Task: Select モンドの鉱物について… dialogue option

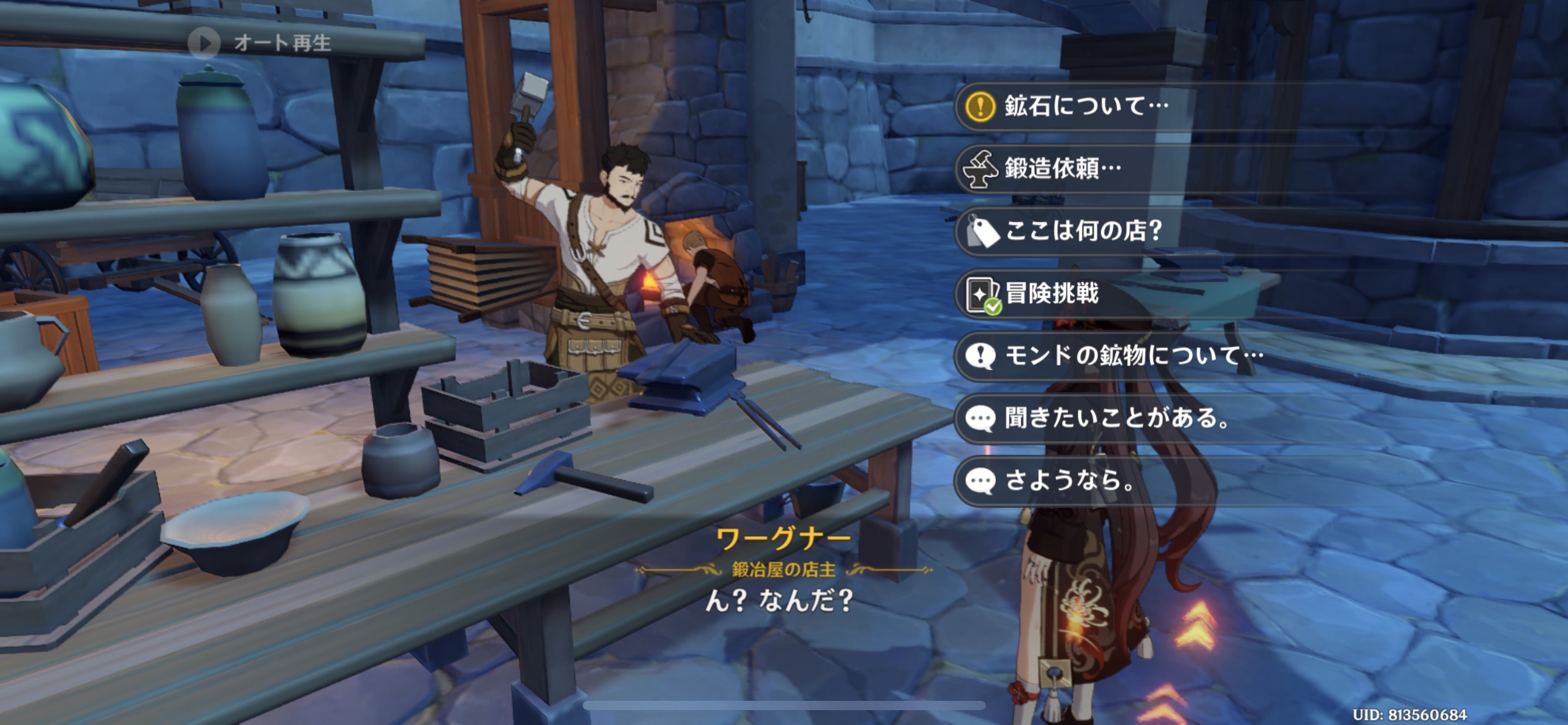Action: pyautogui.click(x=1133, y=356)
